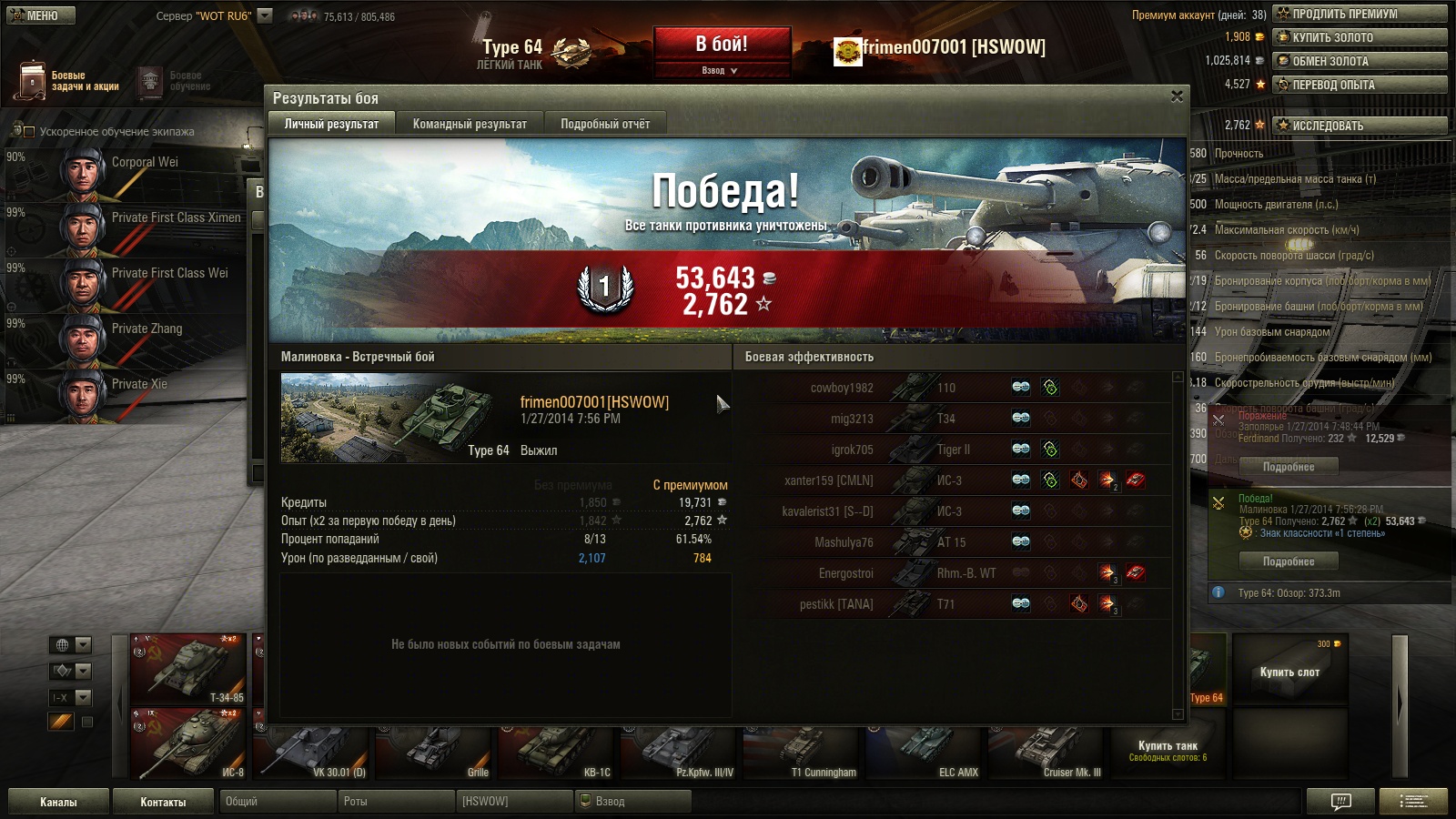This screenshot has height=819, width=1456.
Task: Click ПРОДЛИТЬ ПРЕМИУМ button
Action: [1360, 14]
